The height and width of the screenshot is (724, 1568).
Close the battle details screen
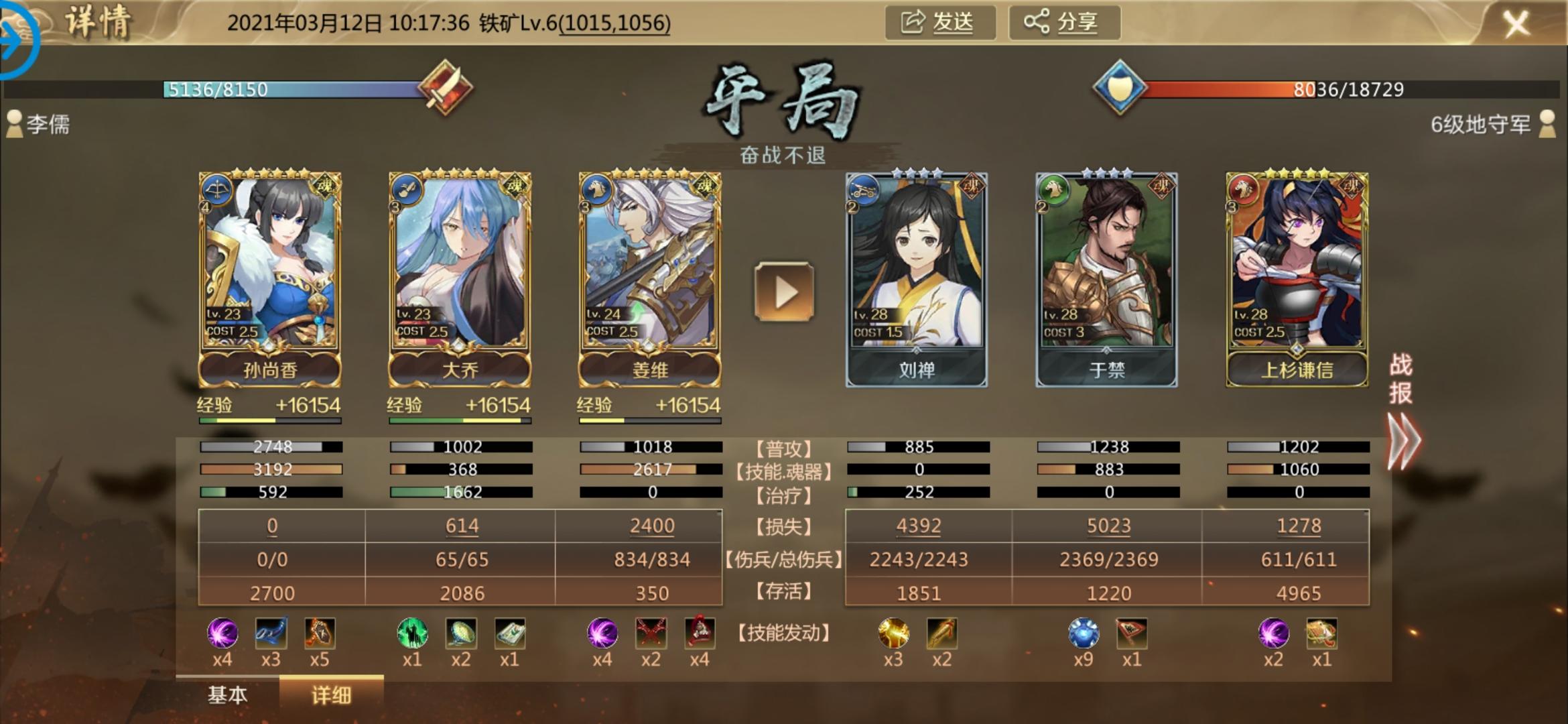pos(1516,25)
